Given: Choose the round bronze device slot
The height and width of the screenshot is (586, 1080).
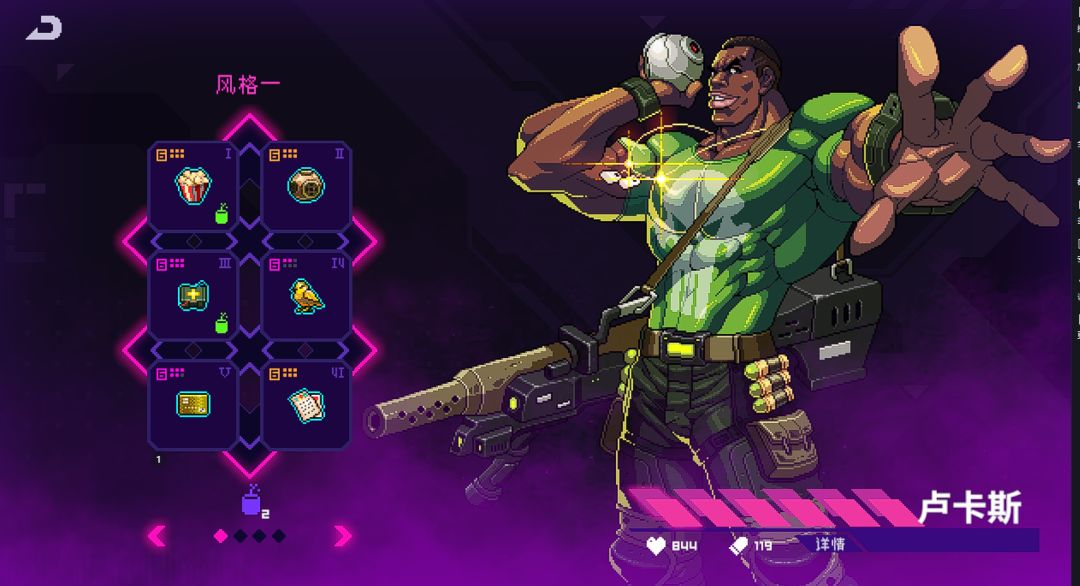Looking at the screenshot, I should tap(306, 186).
